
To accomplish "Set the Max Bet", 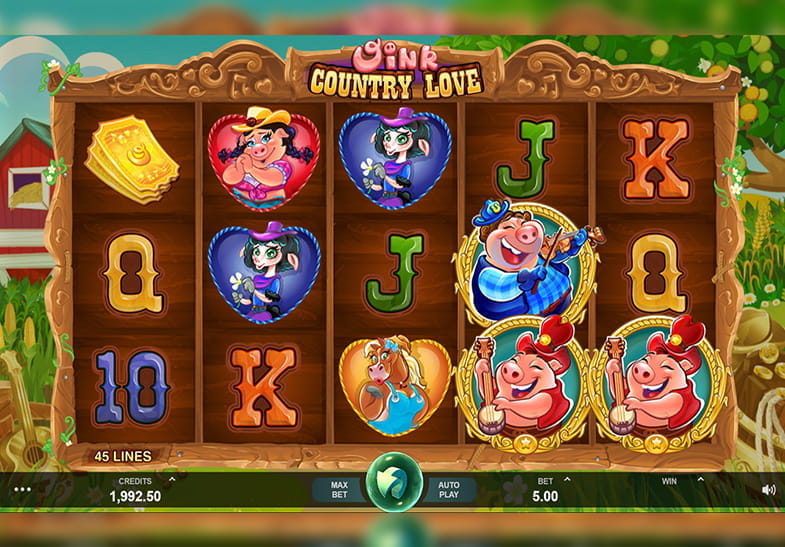I will [339, 489].
